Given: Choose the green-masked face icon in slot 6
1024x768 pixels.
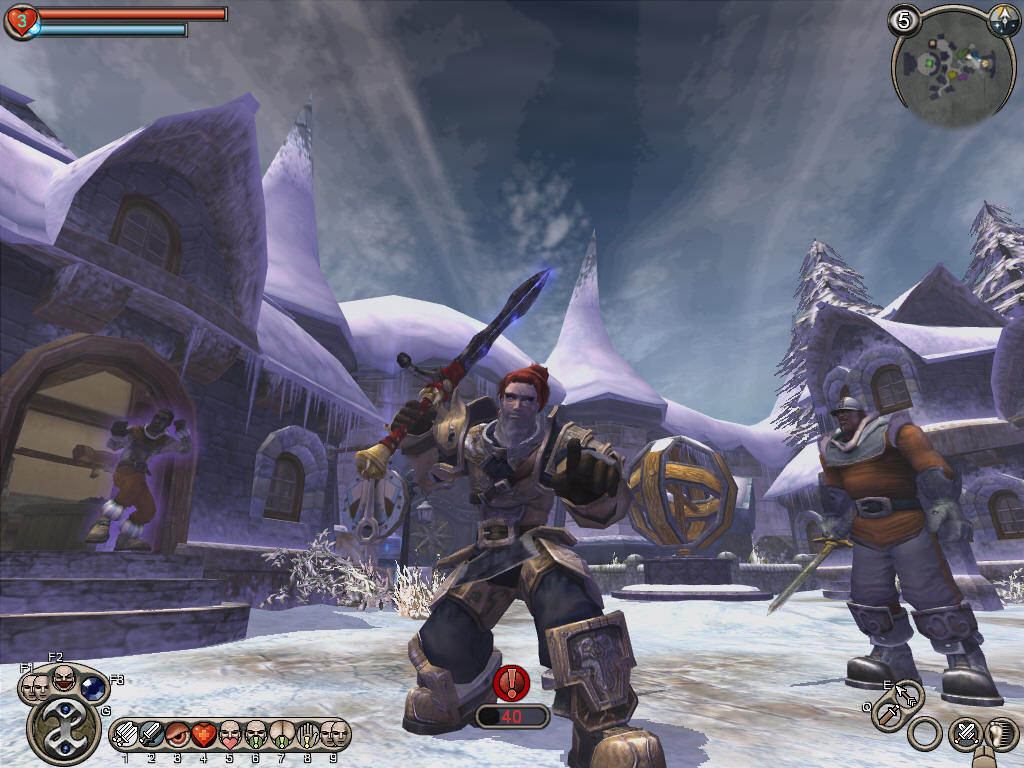Looking at the screenshot, I should pos(255,735).
